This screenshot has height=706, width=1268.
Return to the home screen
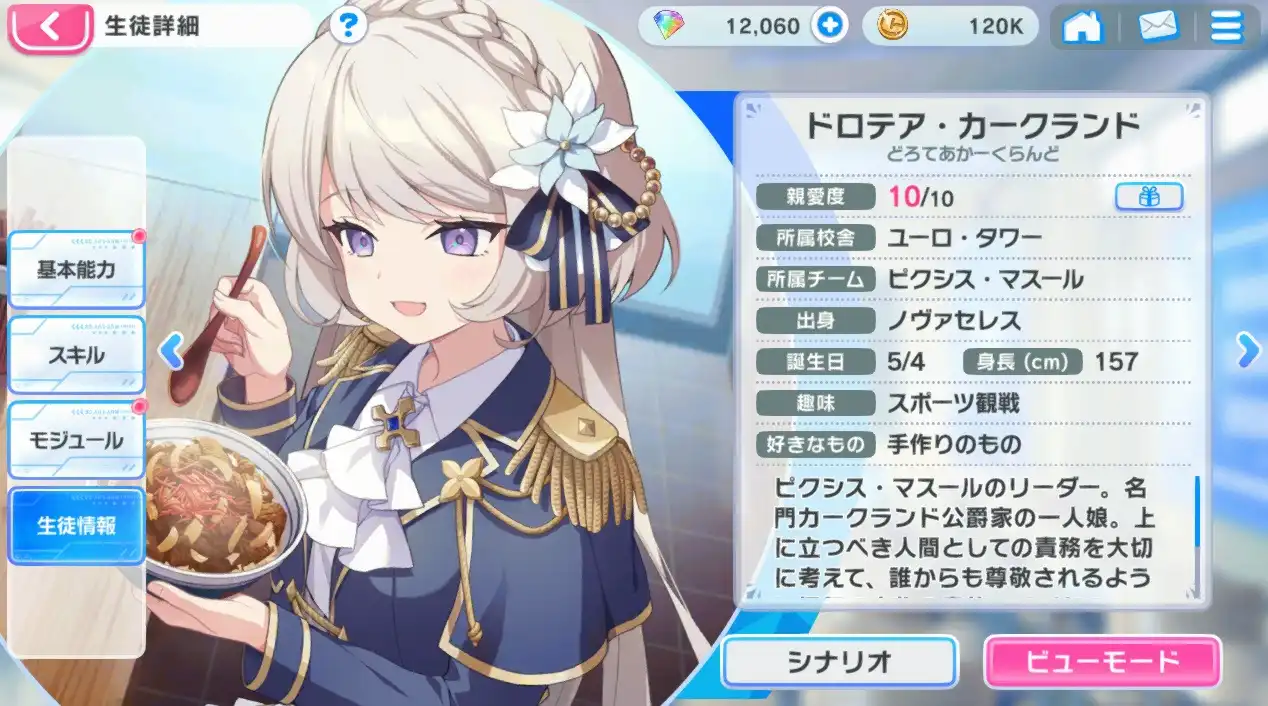[1082, 27]
